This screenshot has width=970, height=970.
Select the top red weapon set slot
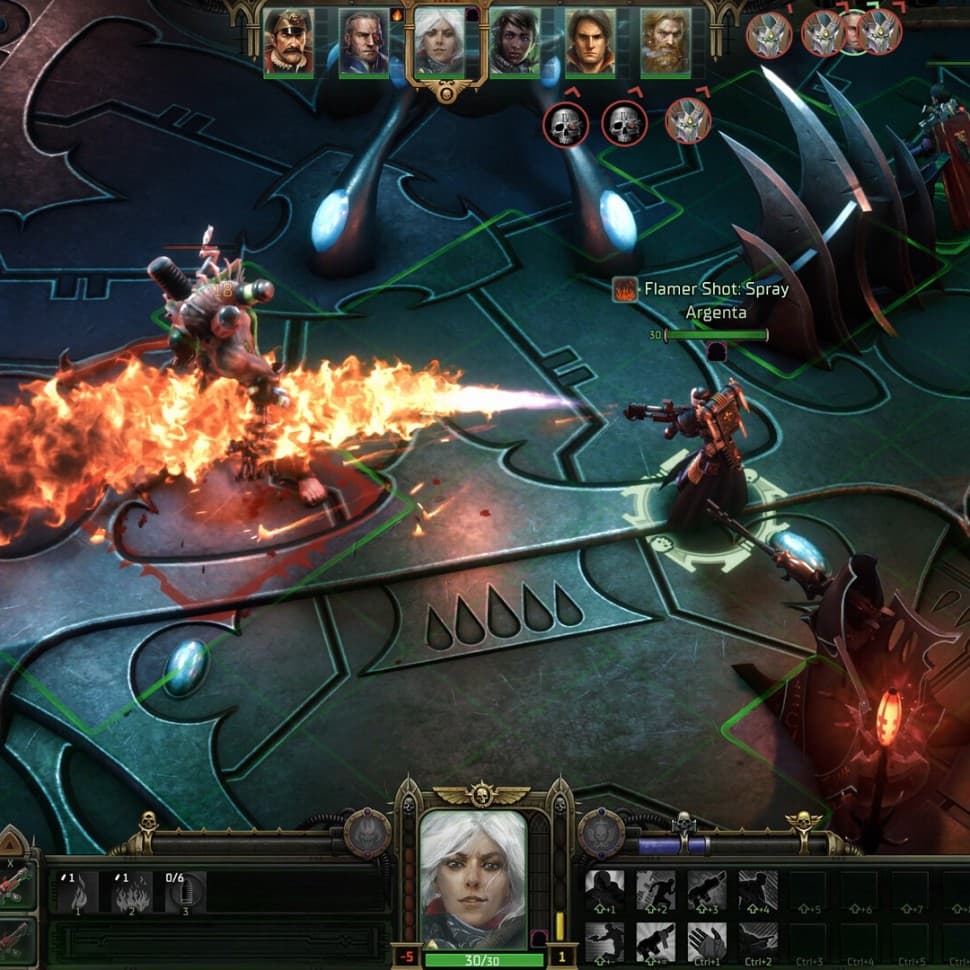[x=17, y=886]
